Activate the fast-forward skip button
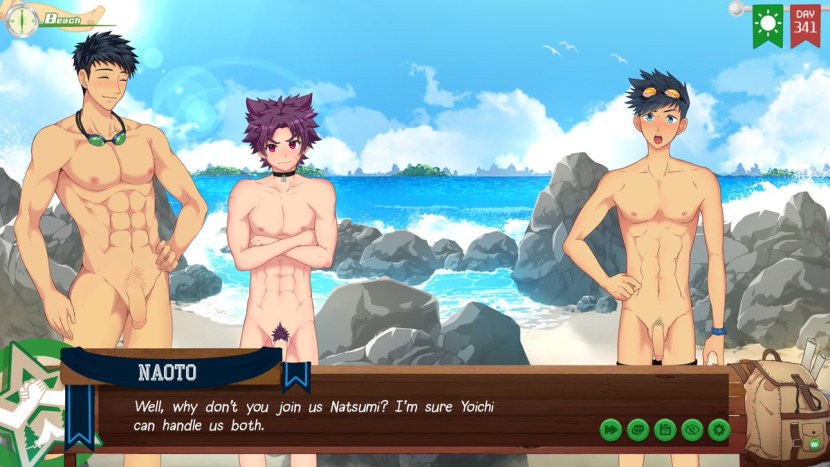Screen dimensions: 830x467 [x=610, y=430]
